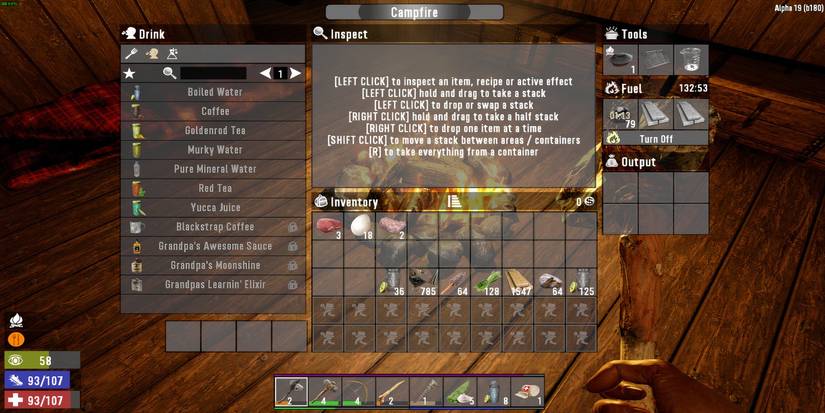Switch to the cooking spatula category tab
The image size is (825, 413).
[131, 54]
